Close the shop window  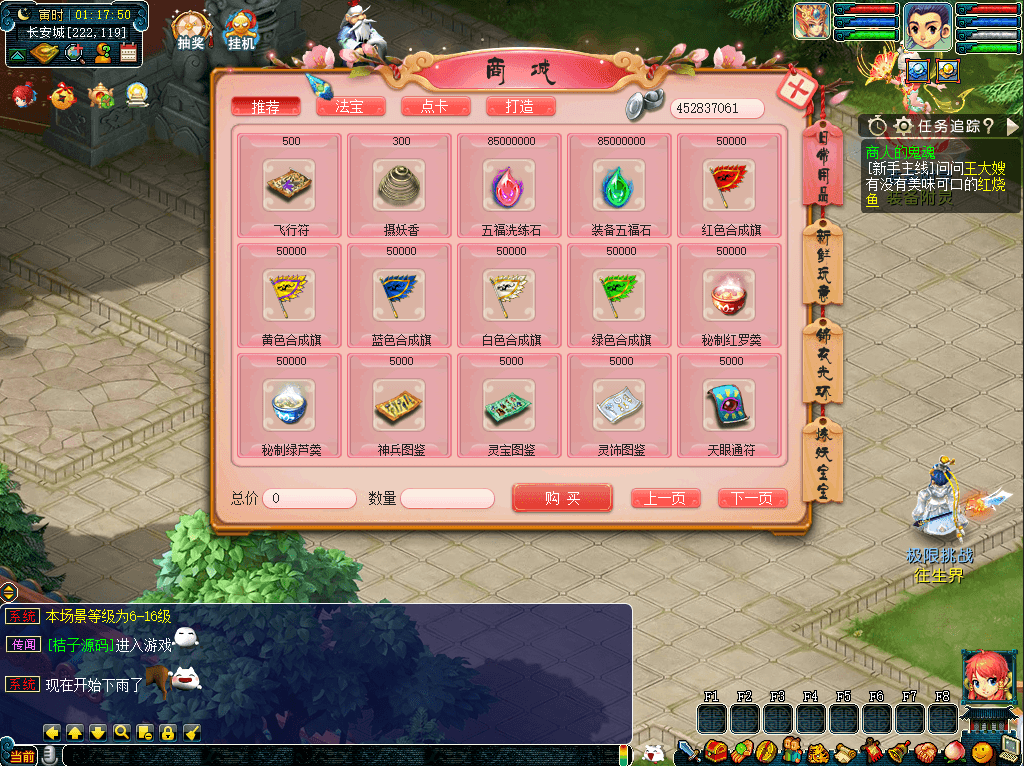tap(800, 89)
